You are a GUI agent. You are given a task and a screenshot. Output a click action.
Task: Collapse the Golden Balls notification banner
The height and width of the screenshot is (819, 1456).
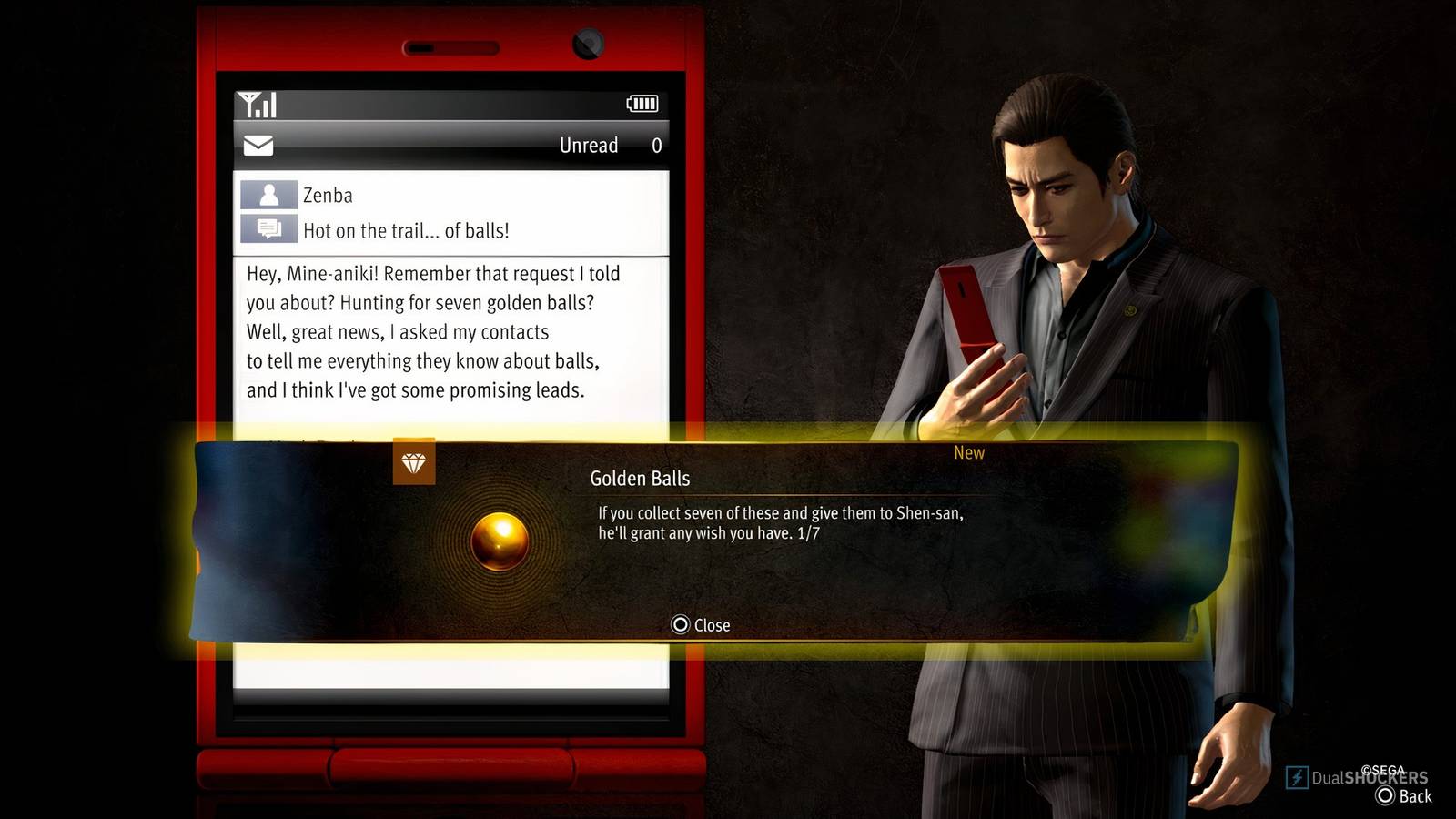pos(700,625)
